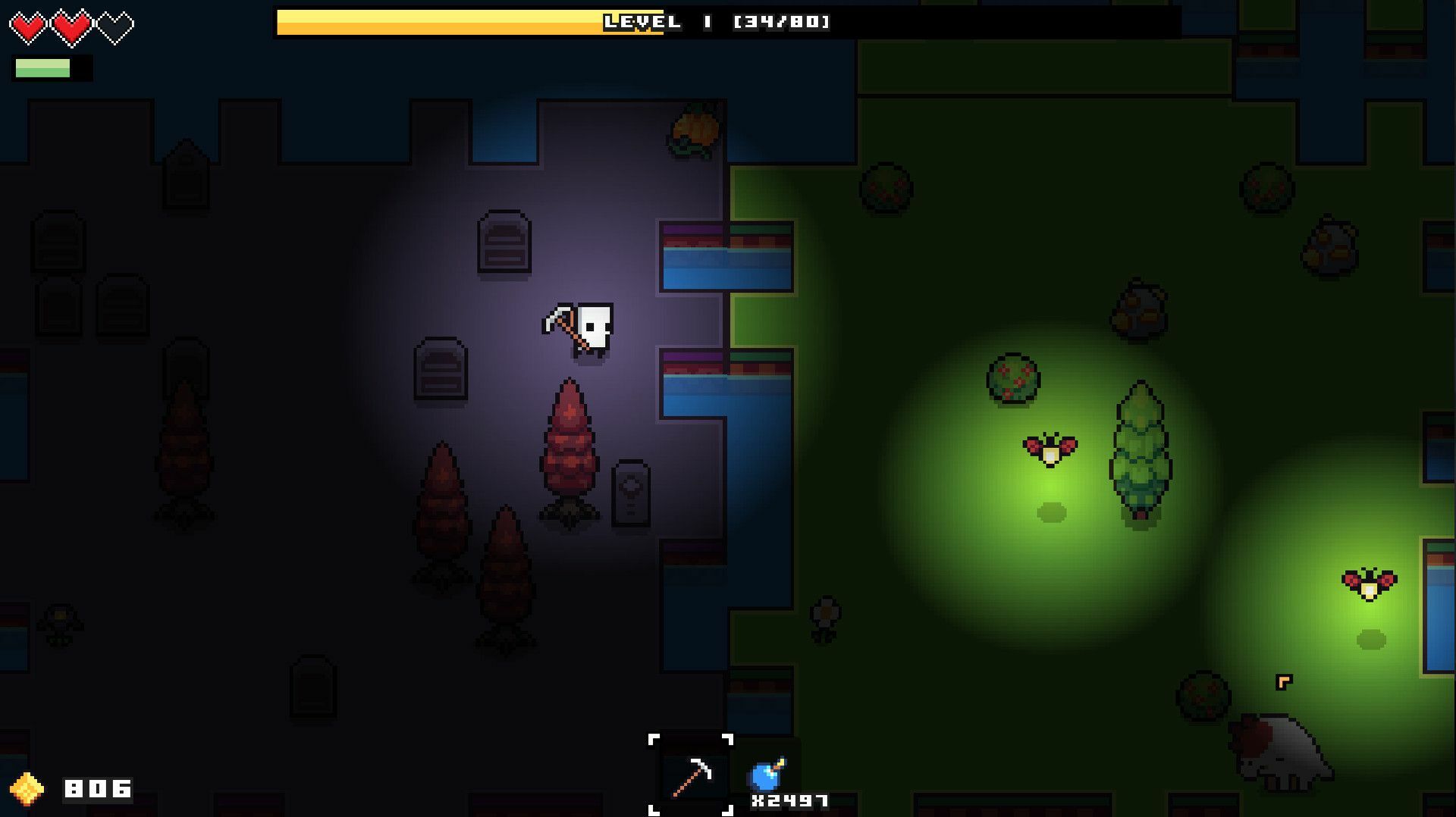Click the gravestone left of the character
This screenshot has height=817, width=1456.
(440, 371)
